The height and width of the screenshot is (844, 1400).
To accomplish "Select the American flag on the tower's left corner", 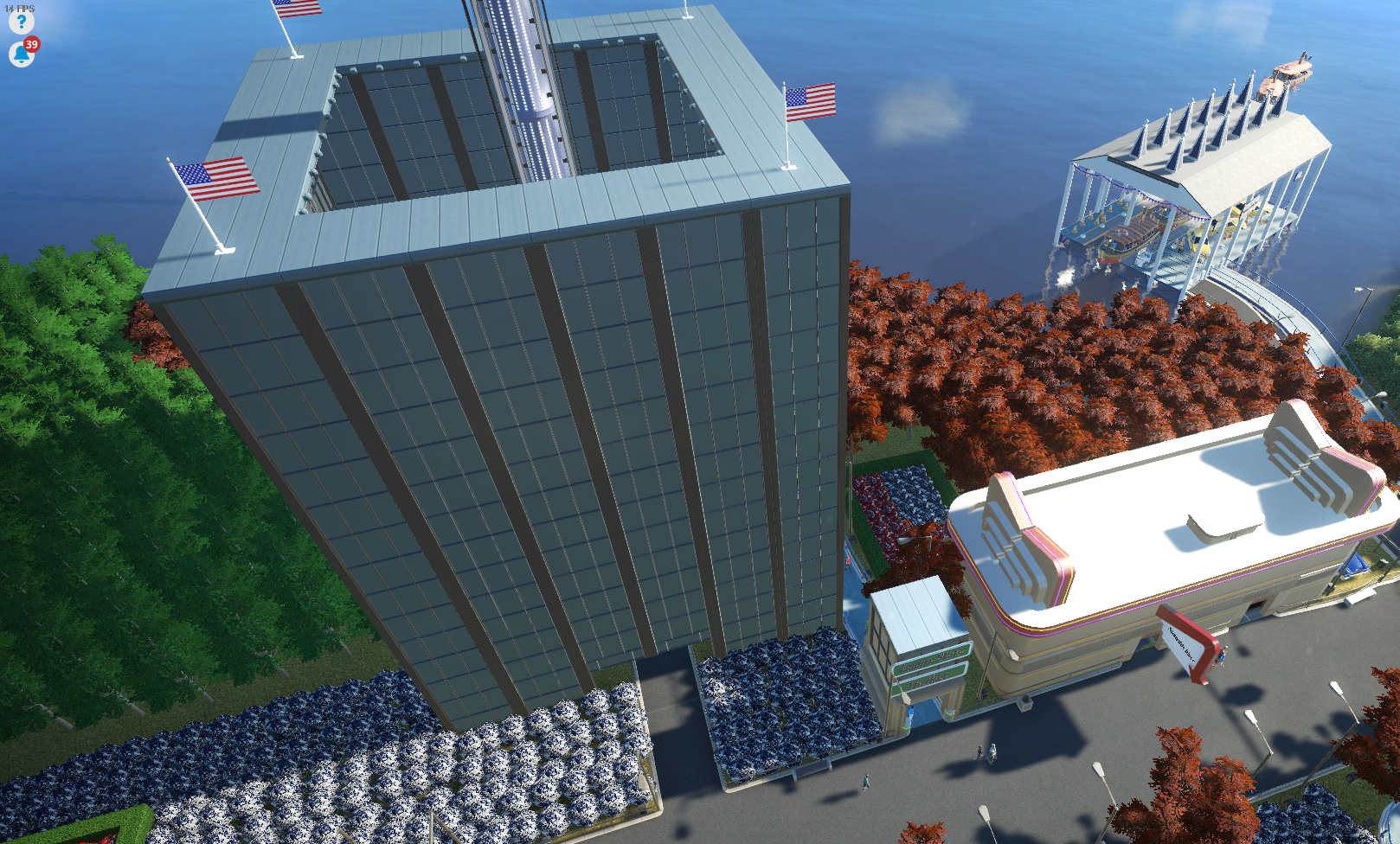I will [x=220, y=181].
